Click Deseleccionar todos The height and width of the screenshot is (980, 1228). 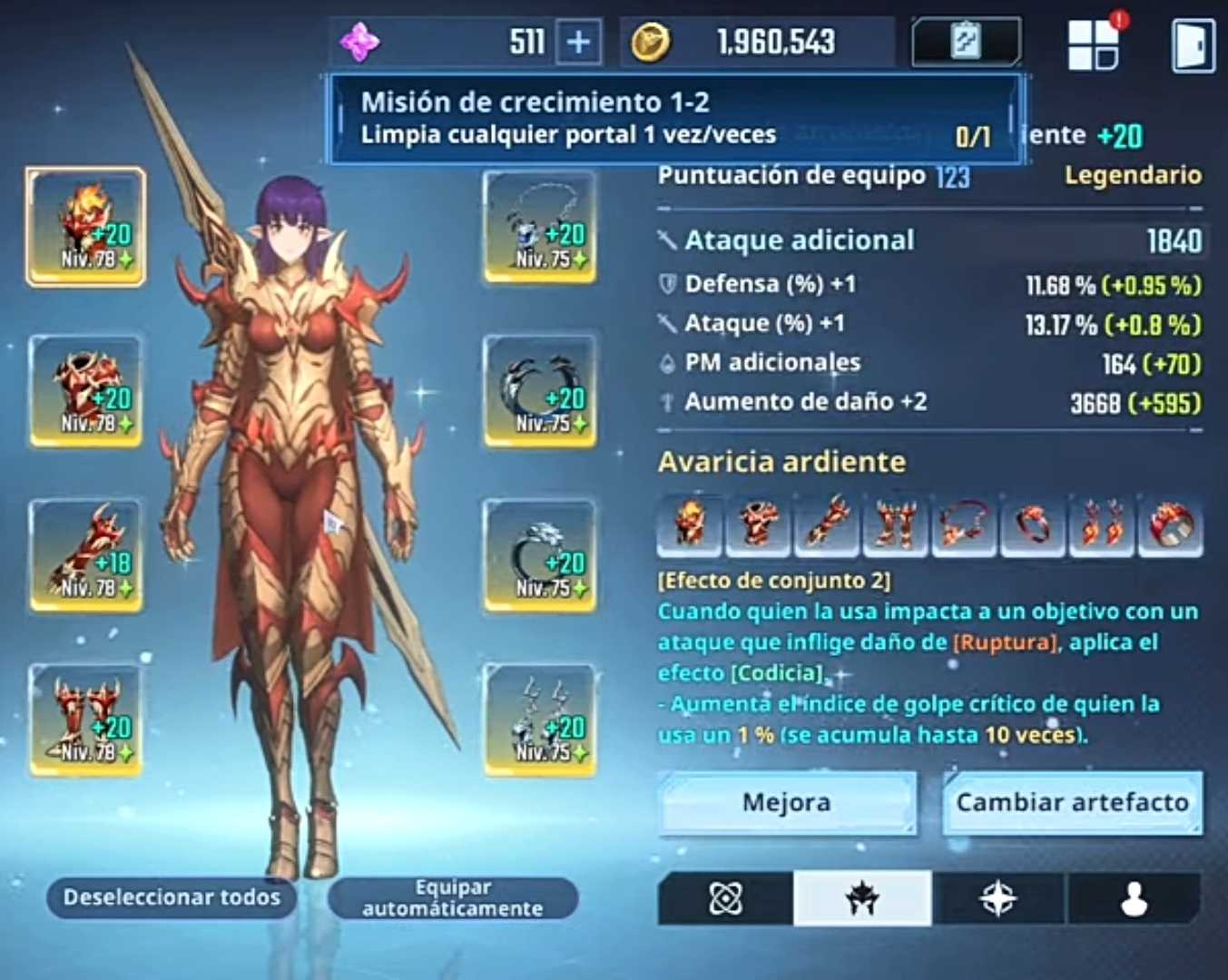[172, 897]
